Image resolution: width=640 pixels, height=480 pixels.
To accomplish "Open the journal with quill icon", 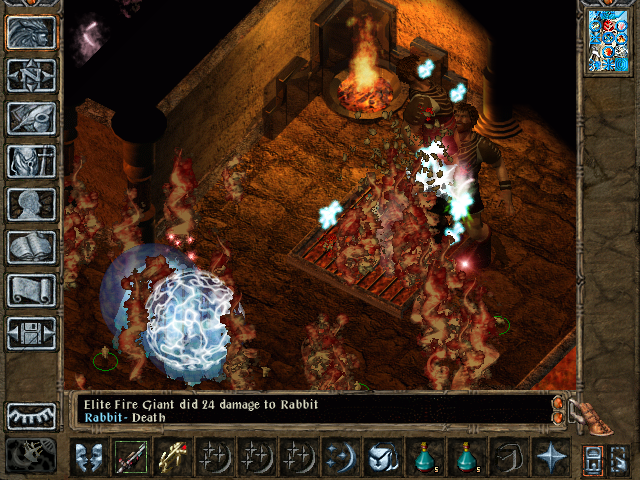I will (x=31, y=117).
